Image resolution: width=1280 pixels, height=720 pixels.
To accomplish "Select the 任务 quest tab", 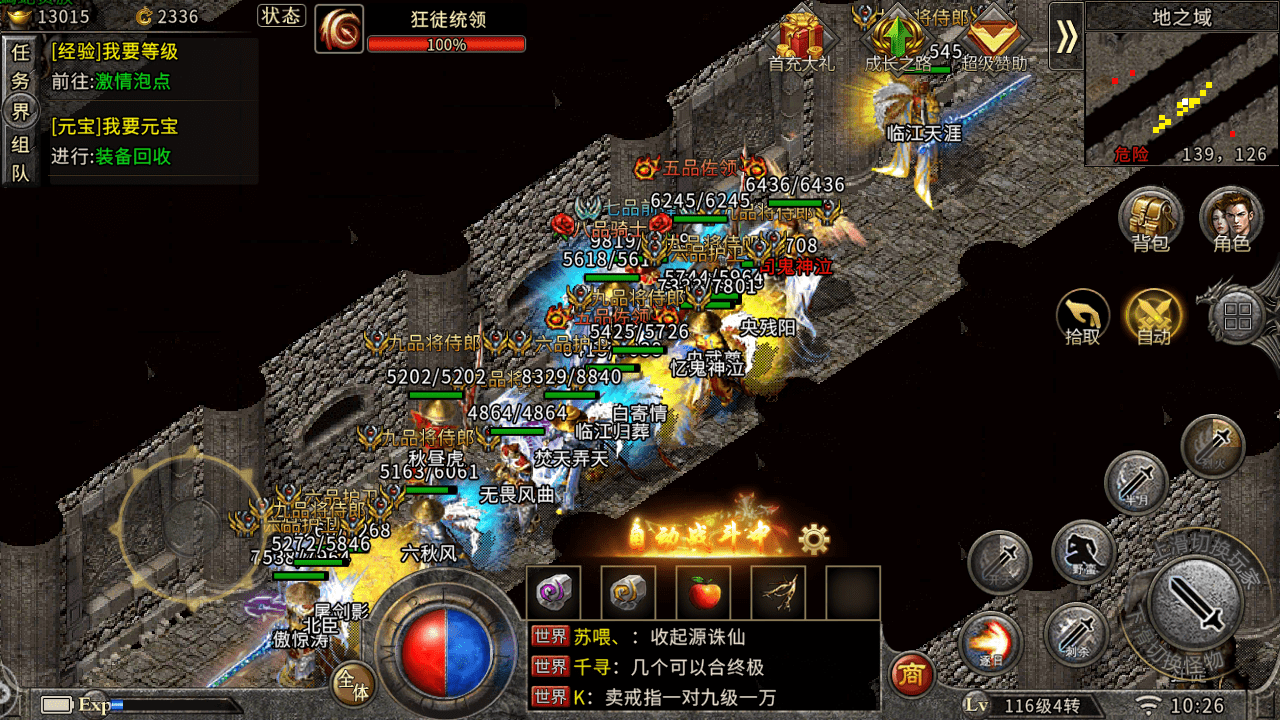I will pyautogui.click(x=20, y=66).
